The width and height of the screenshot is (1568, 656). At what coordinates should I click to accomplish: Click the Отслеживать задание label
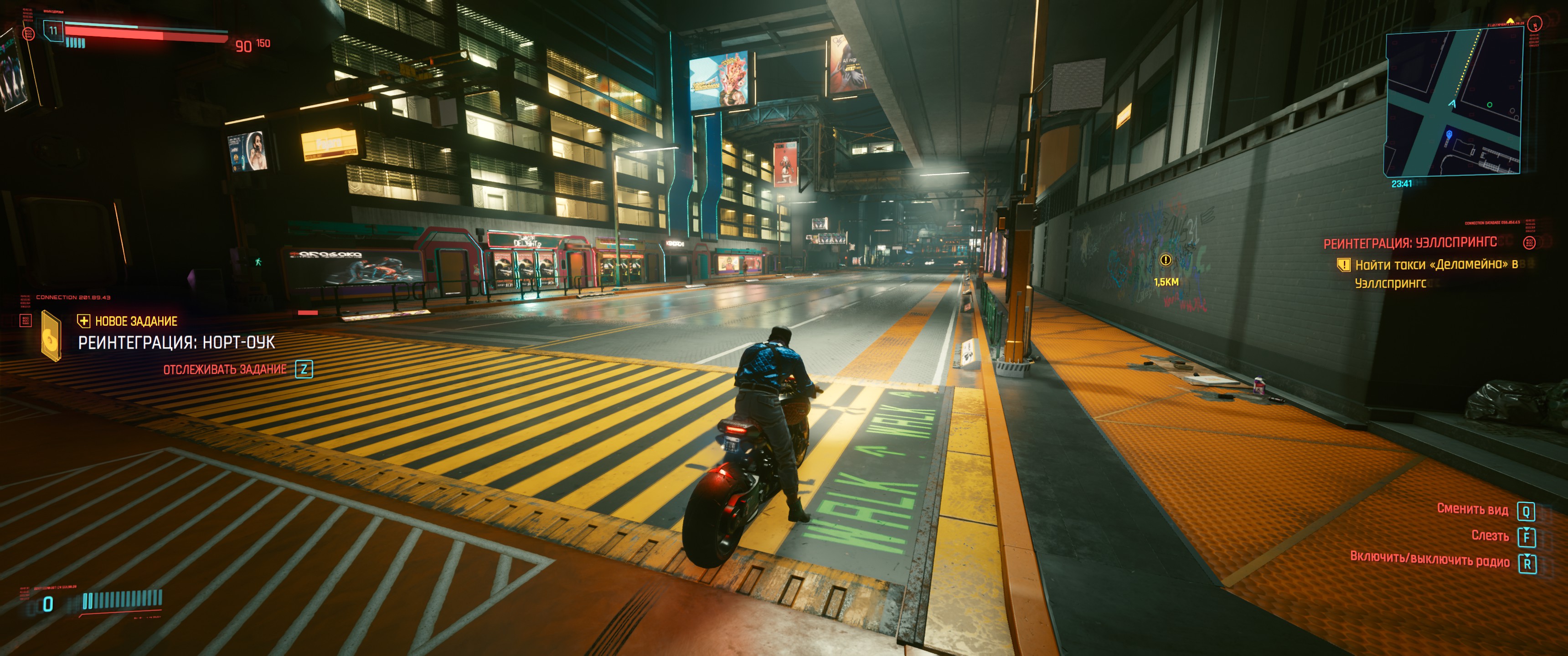click(x=225, y=369)
